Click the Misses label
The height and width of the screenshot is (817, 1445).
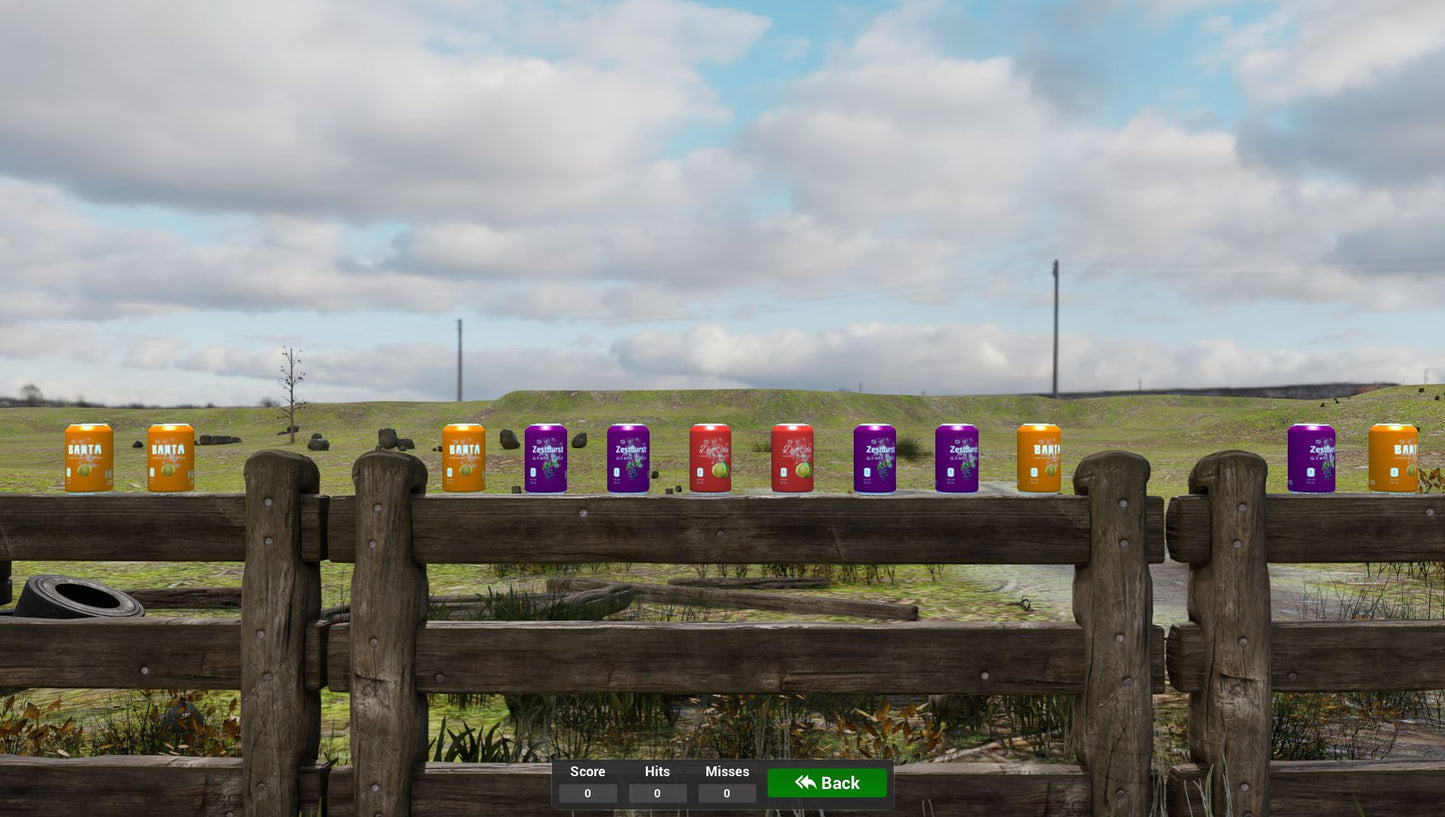726,771
